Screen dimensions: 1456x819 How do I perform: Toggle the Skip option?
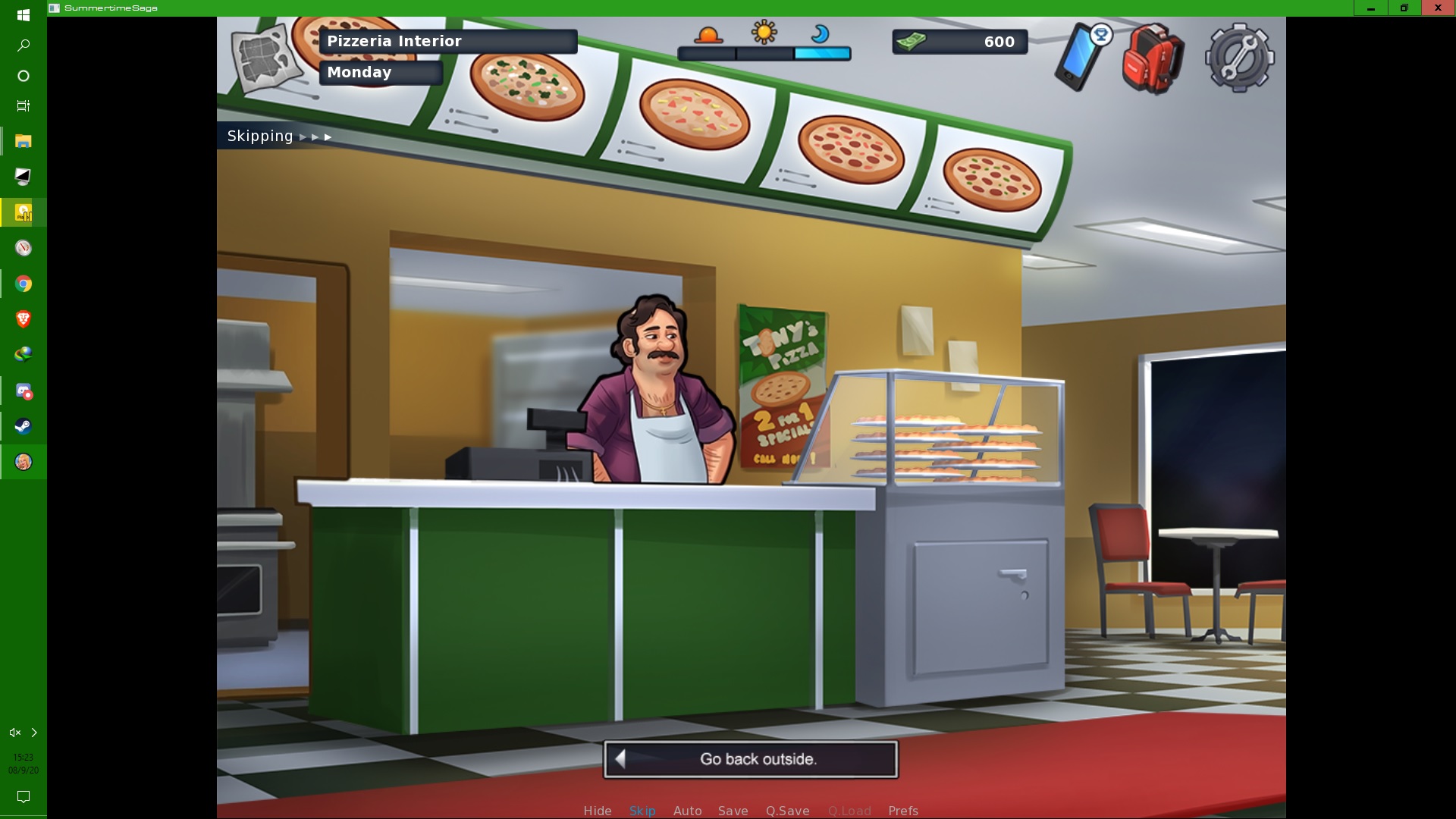(x=642, y=811)
